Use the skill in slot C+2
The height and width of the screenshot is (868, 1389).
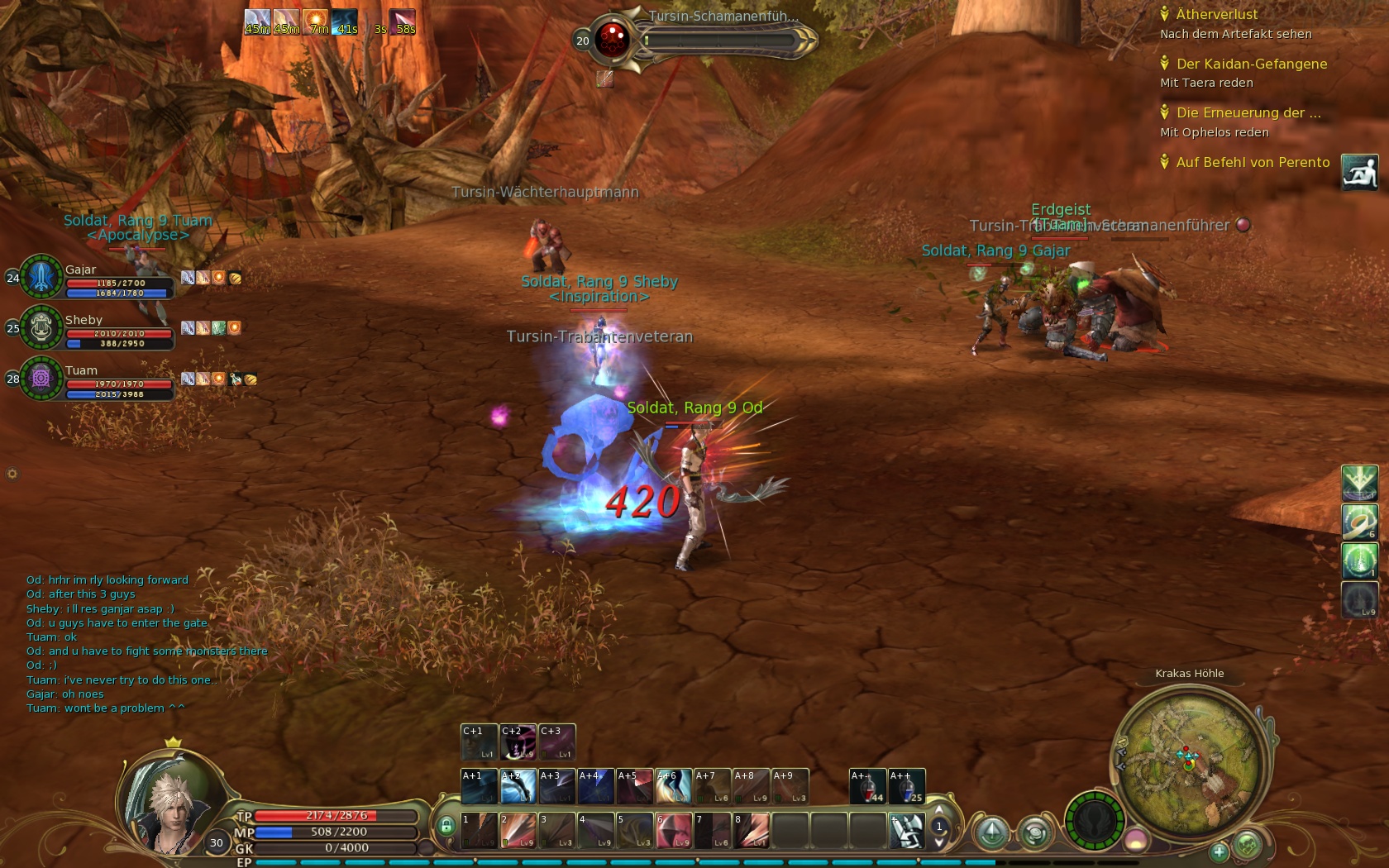click(x=518, y=742)
